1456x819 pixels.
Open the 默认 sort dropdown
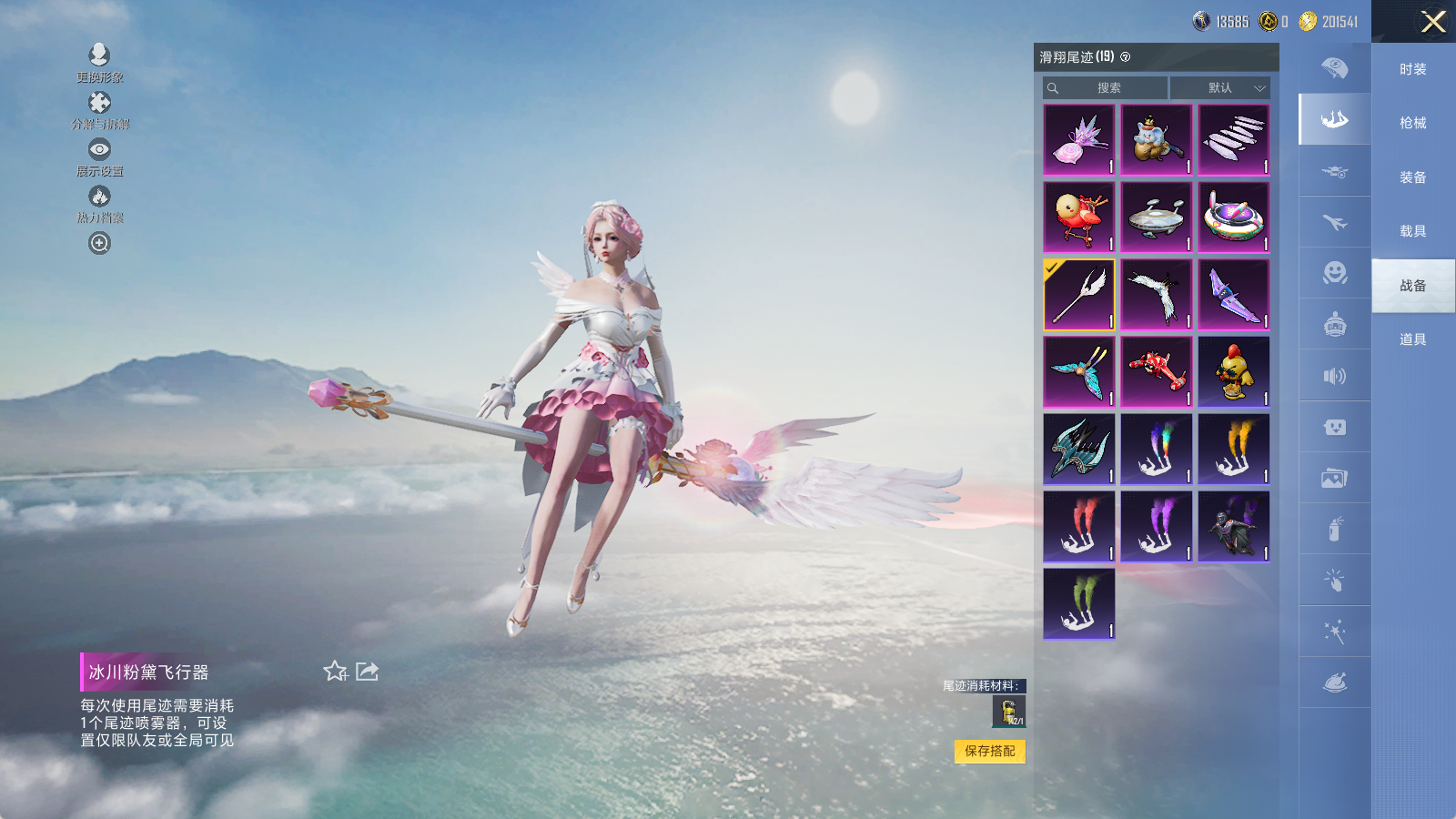pyautogui.click(x=1220, y=88)
